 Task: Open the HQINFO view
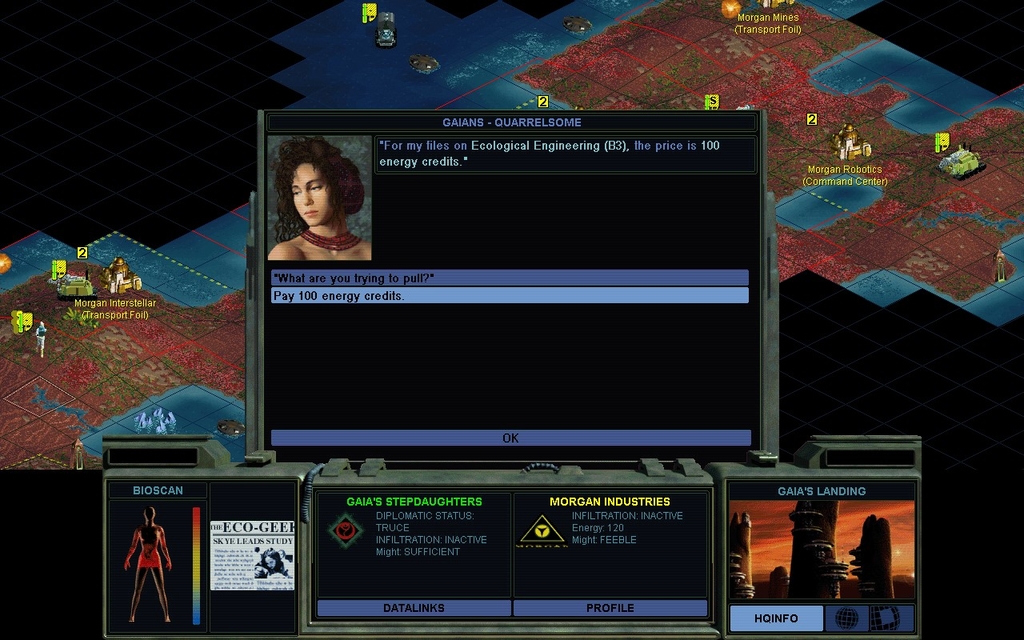click(x=776, y=618)
